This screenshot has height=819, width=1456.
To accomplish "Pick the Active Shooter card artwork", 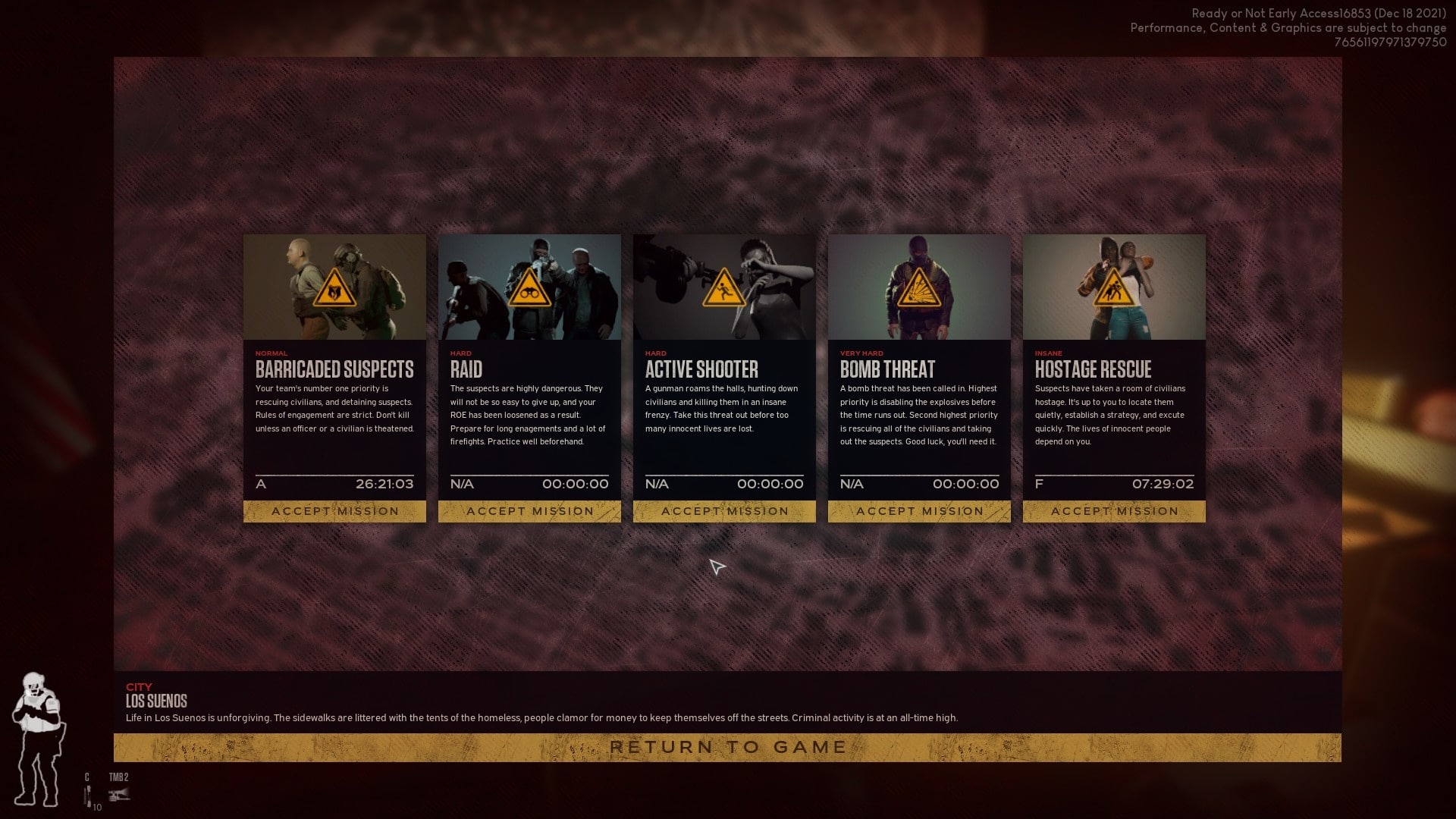I will pyautogui.click(x=724, y=287).
